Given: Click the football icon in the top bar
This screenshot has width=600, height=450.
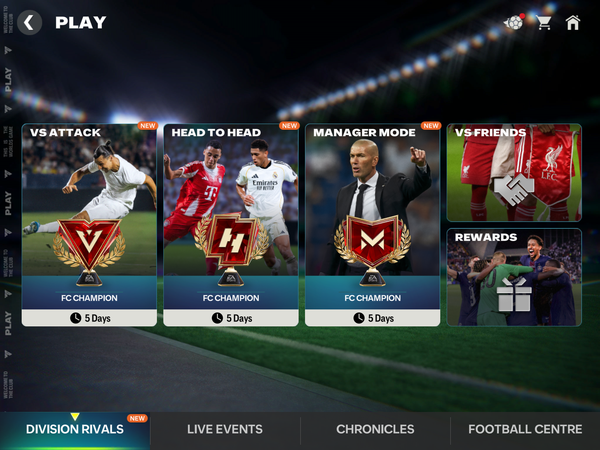Looking at the screenshot, I should tap(513, 22).
